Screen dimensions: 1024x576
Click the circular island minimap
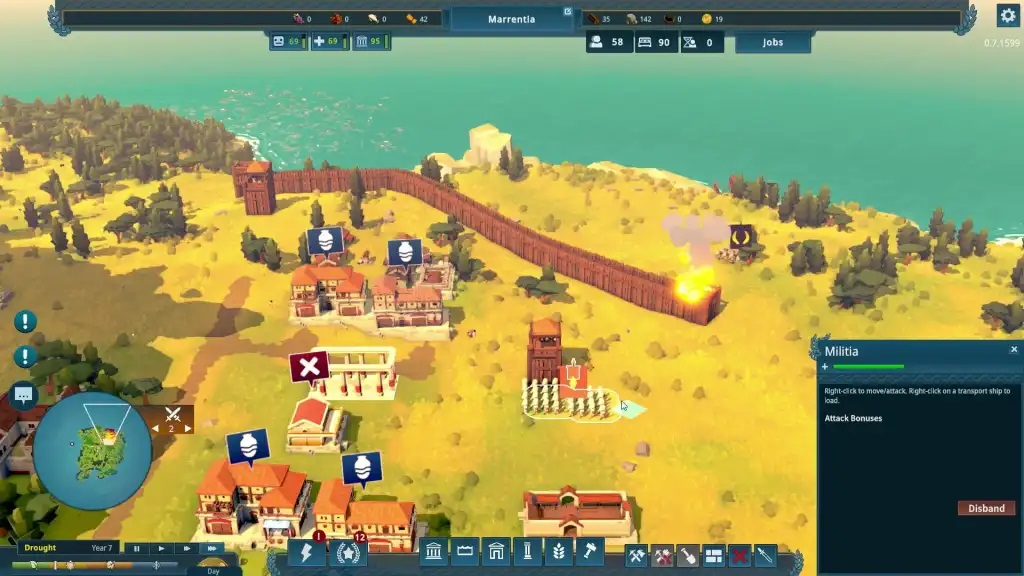point(92,450)
